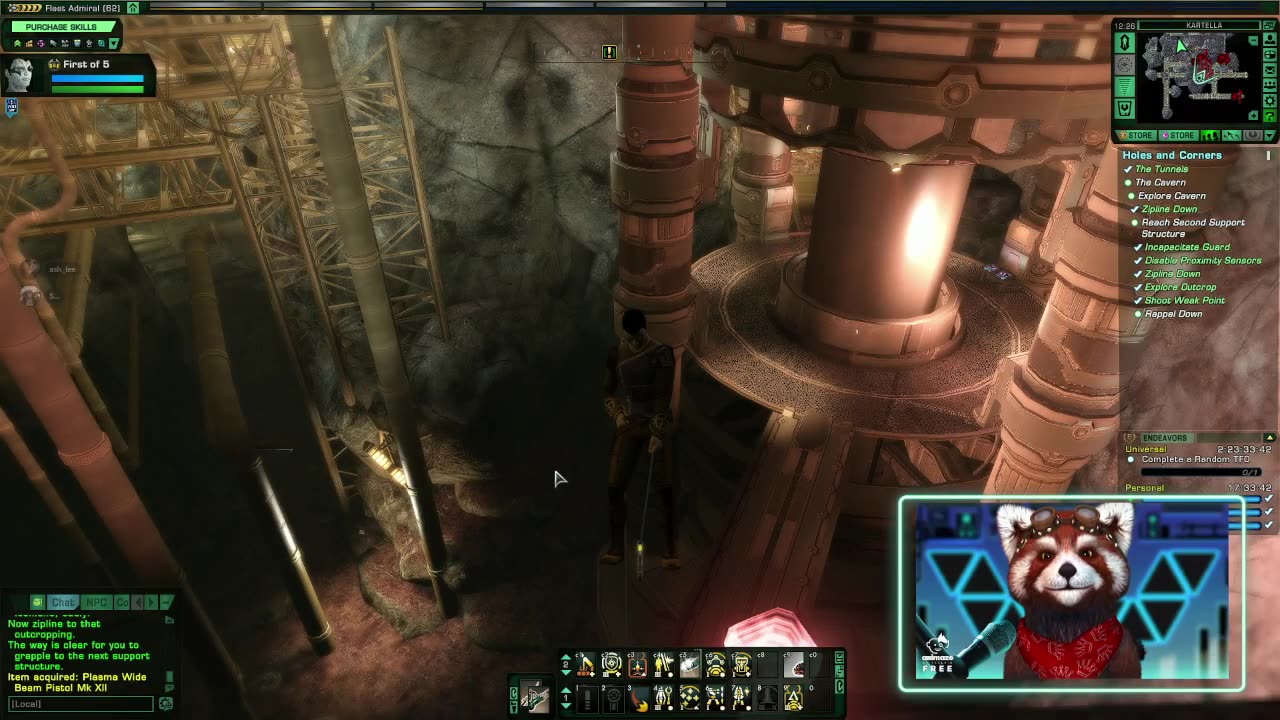The image size is (1280, 720).
Task: Select the First of 5 character portrait
Action: [20, 74]
